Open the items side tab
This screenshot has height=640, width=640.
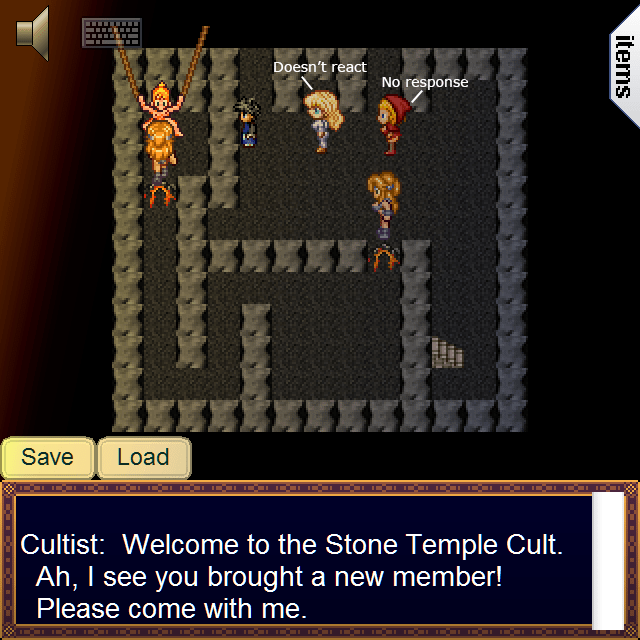click(624, 64)
